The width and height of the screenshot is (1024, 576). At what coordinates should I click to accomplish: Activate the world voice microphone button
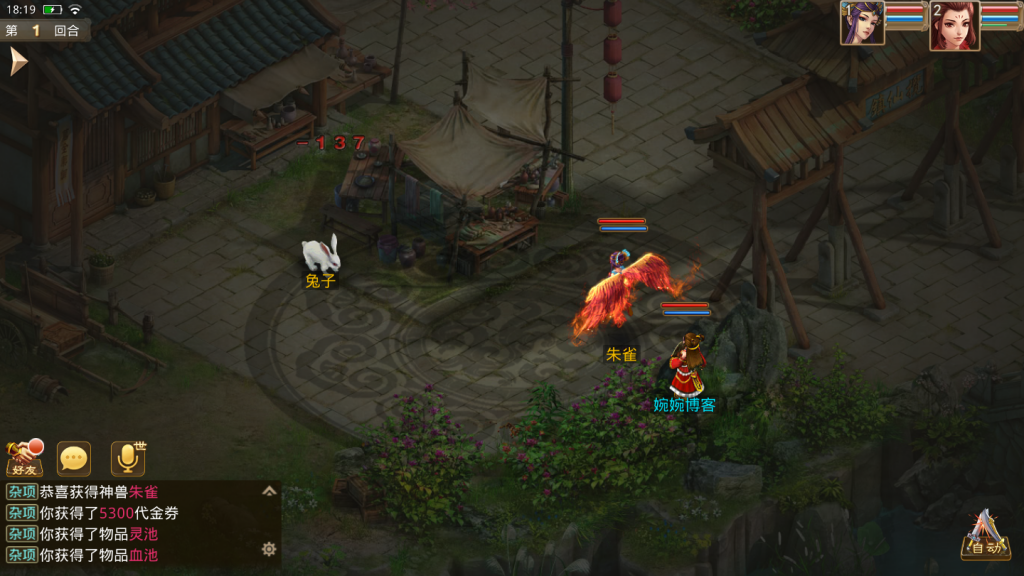click(128, 458)
